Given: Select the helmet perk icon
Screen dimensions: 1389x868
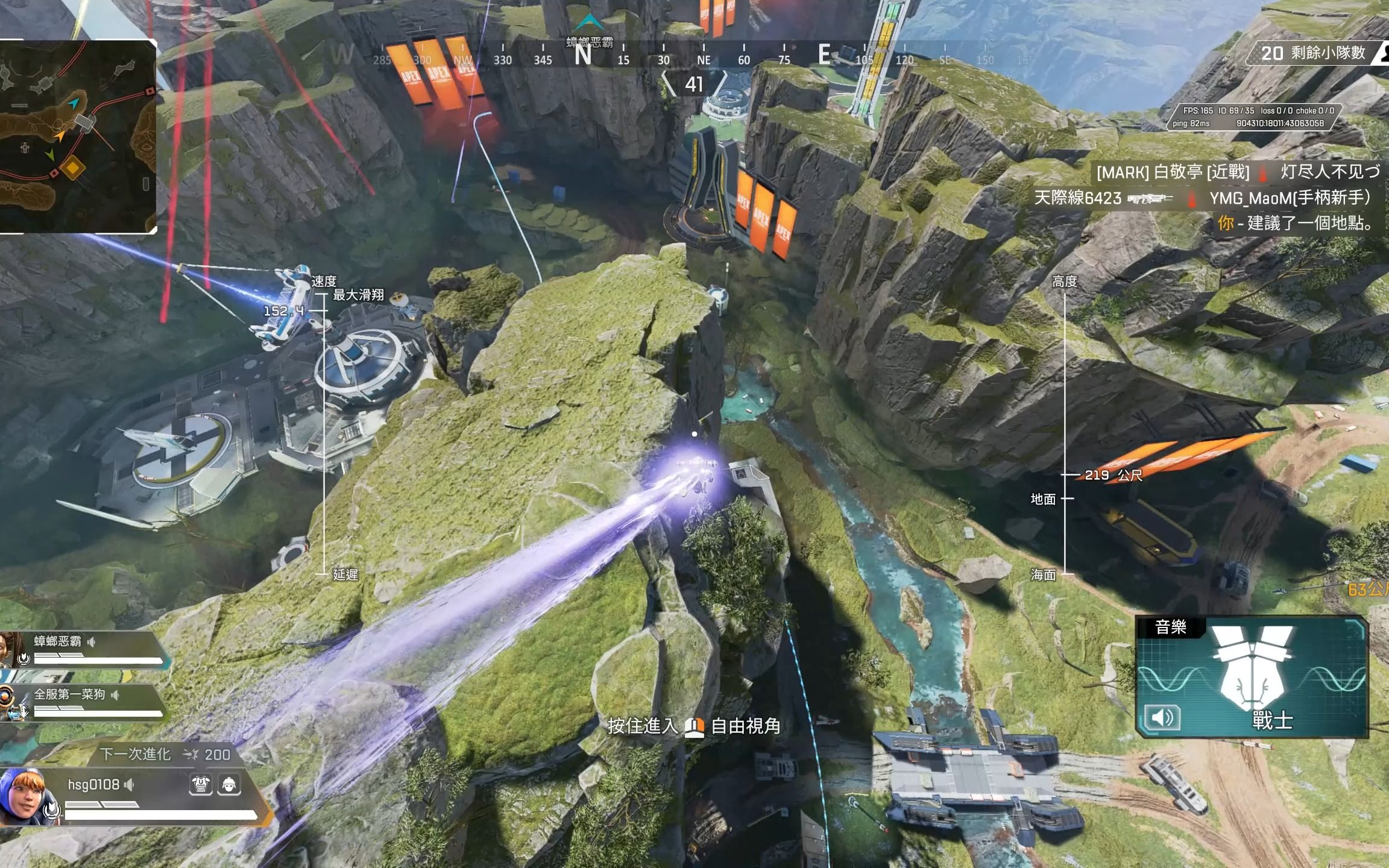Looking at the screenshot, I should click(x=229, y=784).
